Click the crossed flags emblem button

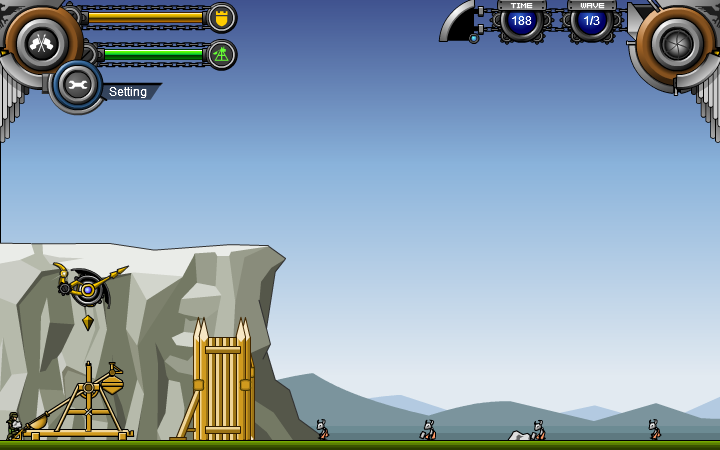click(x=42, y=41)
